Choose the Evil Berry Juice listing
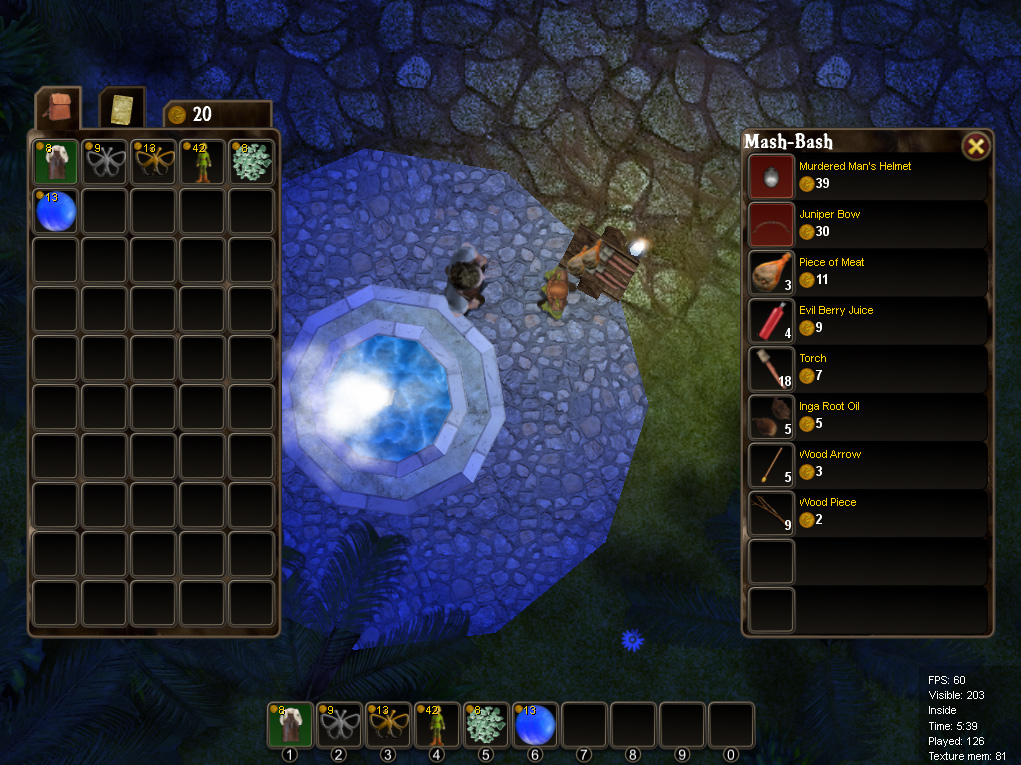1021x765 pixels. (771, 320)
